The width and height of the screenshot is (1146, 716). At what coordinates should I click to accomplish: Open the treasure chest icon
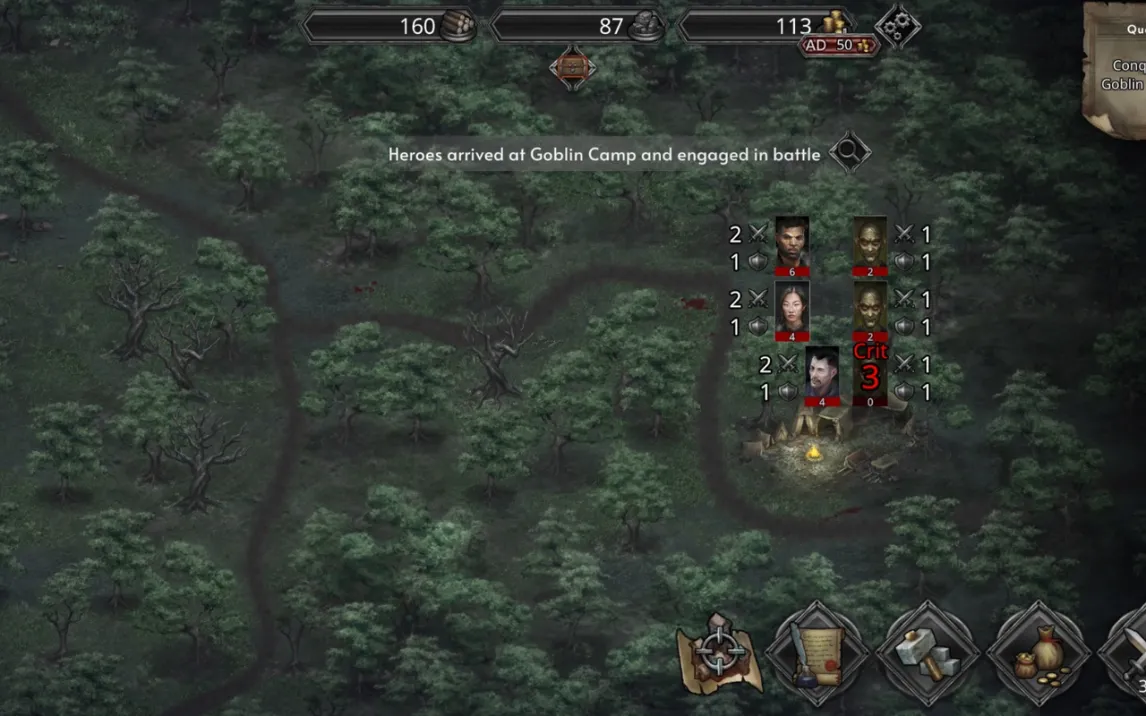tap(572, 67)
